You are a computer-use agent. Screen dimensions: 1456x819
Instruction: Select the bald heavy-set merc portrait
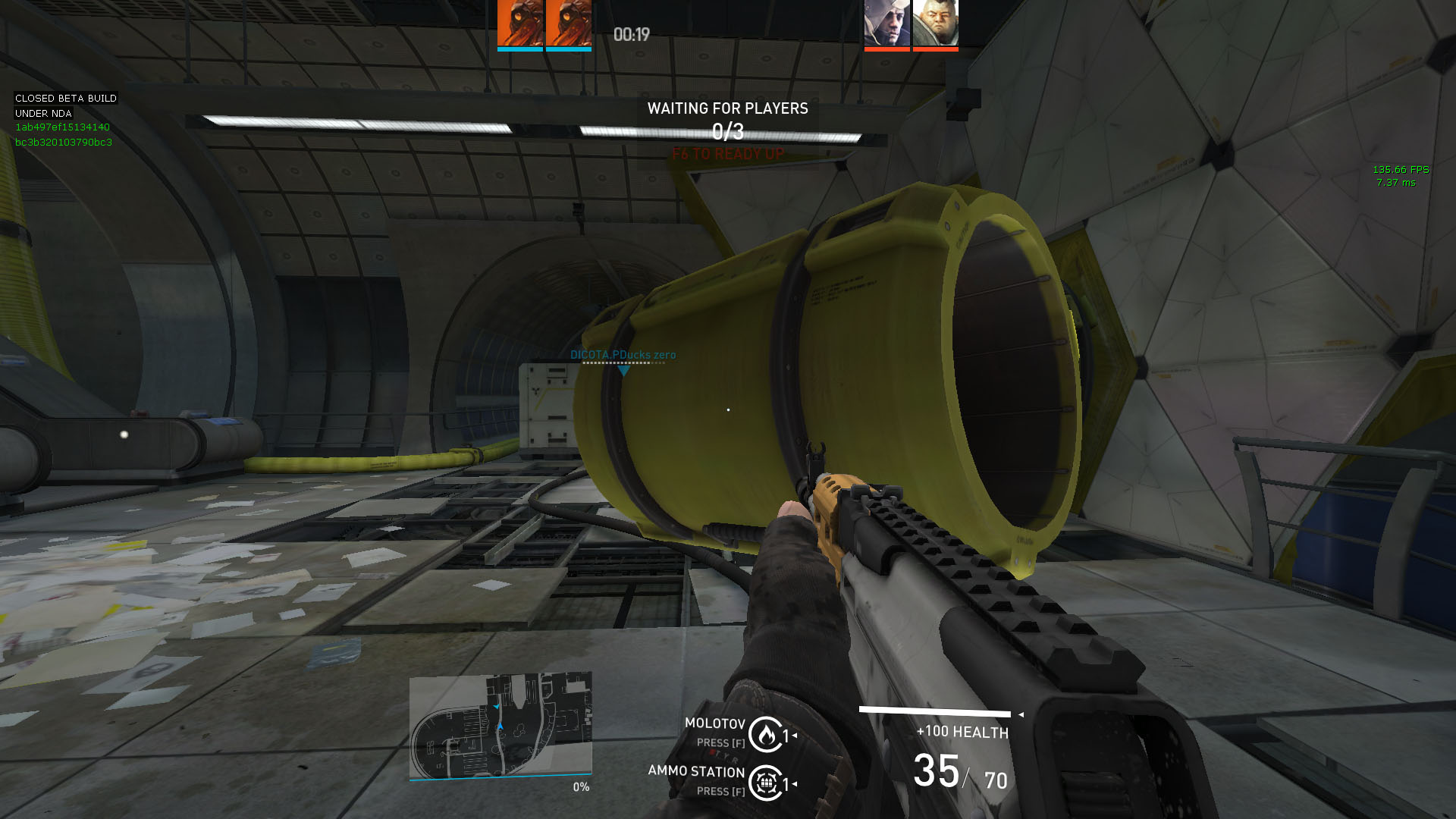(935, 24)
